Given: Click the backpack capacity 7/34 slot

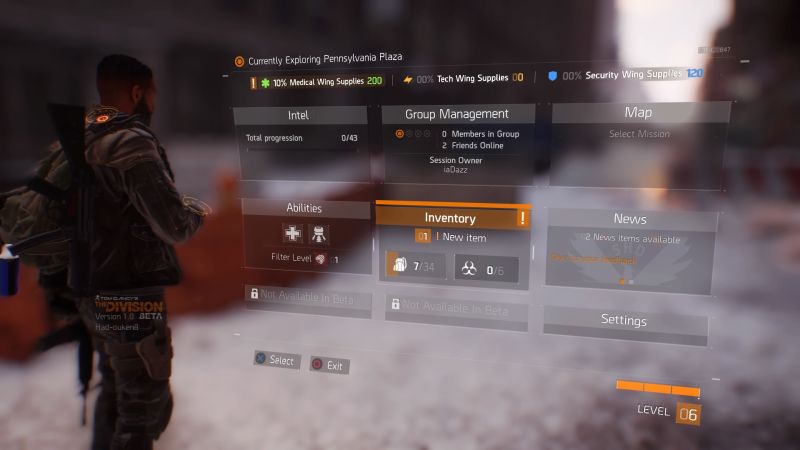Looking at the screenshot, I should (x=413, y=266).
